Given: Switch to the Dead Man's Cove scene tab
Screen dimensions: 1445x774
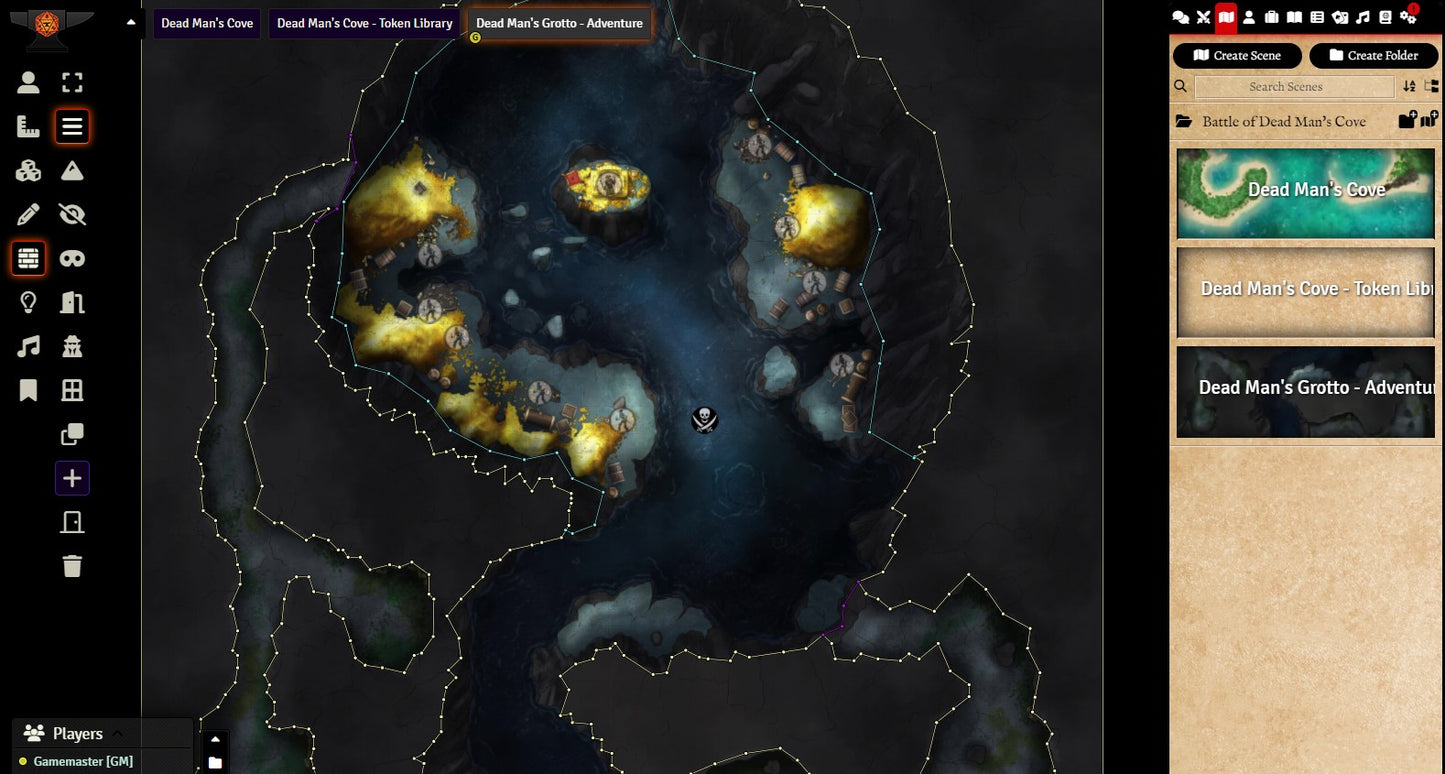Looking at the screenshot, I should tap(207, 23).
